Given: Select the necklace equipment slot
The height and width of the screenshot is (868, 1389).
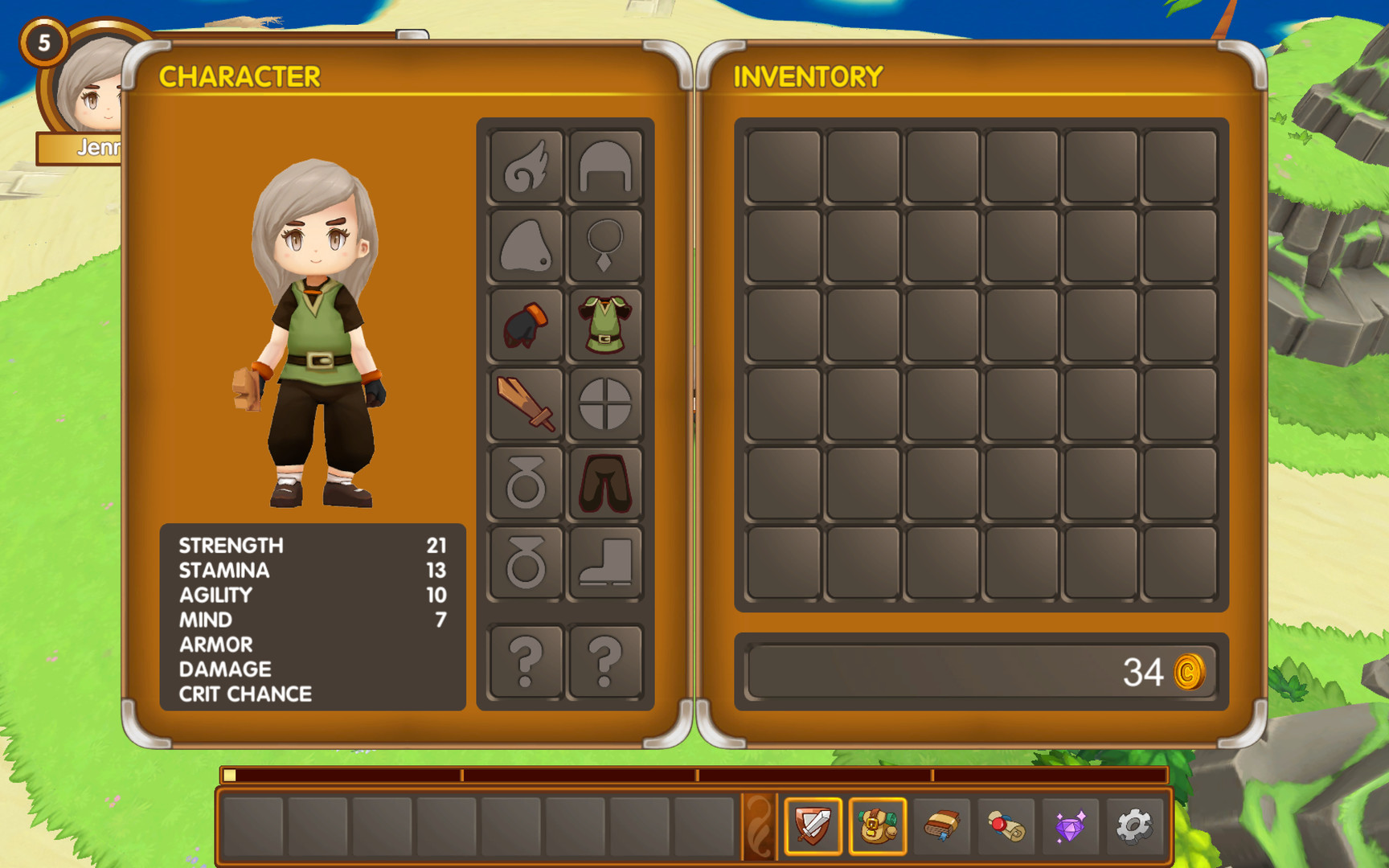Looking at the screenshot, I should click(x=605, y=247).
